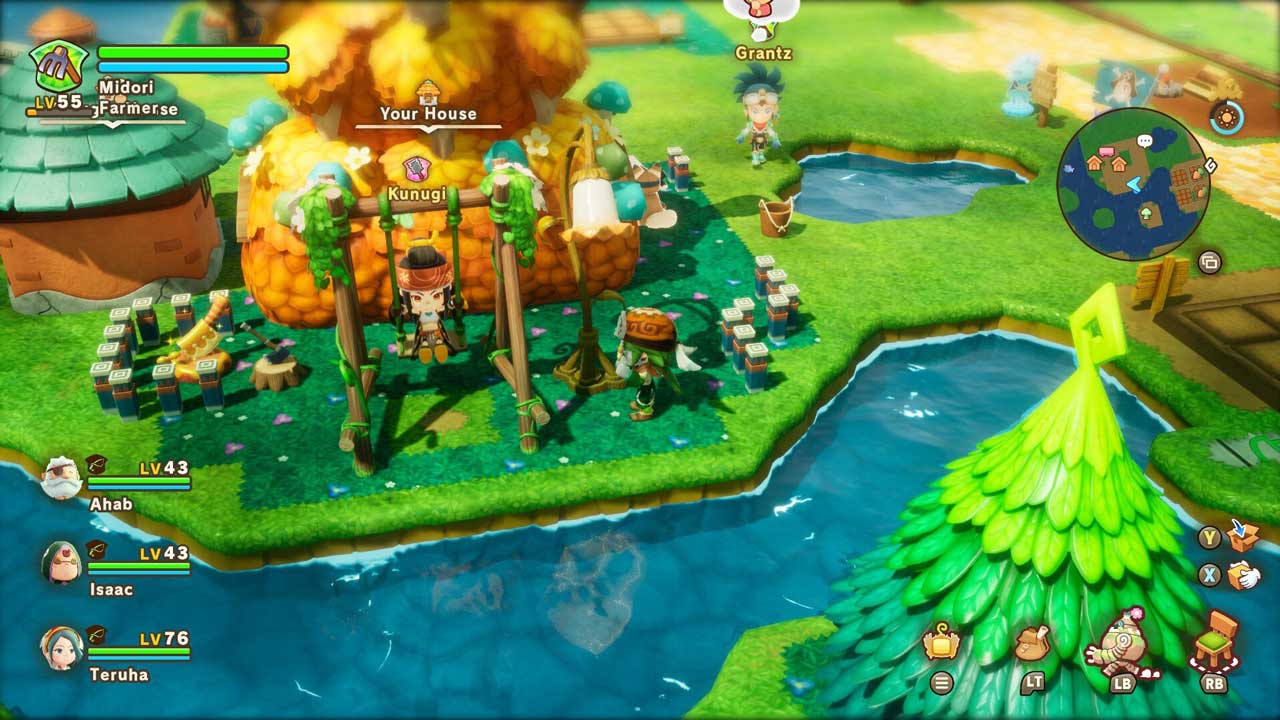The width and height of the screenshot is (1280, 720).
Task: Activate the wooden chair furniture placement icon
Action: click(x=1215, y=641)
